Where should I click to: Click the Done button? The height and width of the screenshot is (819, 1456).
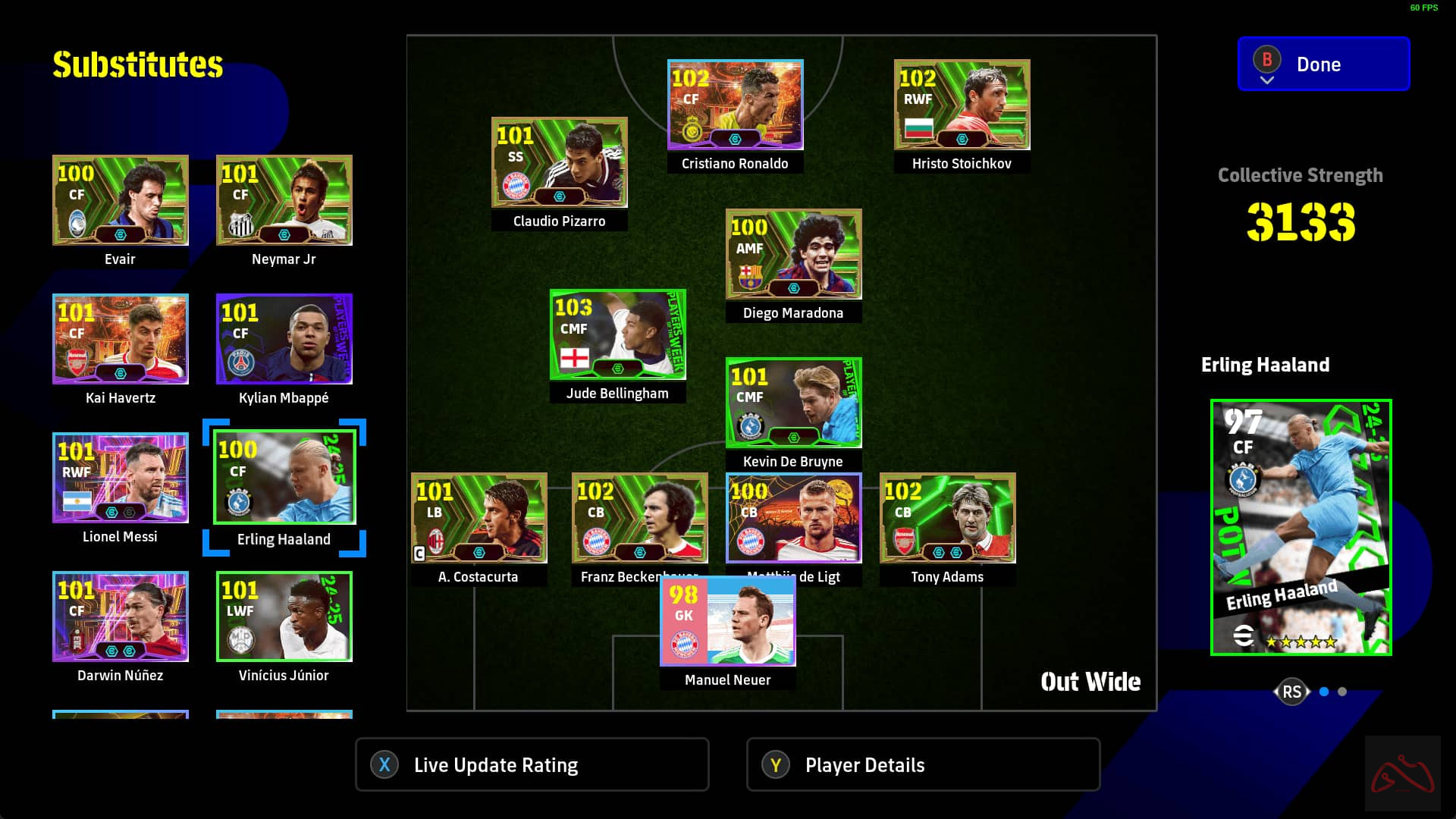1323,64
